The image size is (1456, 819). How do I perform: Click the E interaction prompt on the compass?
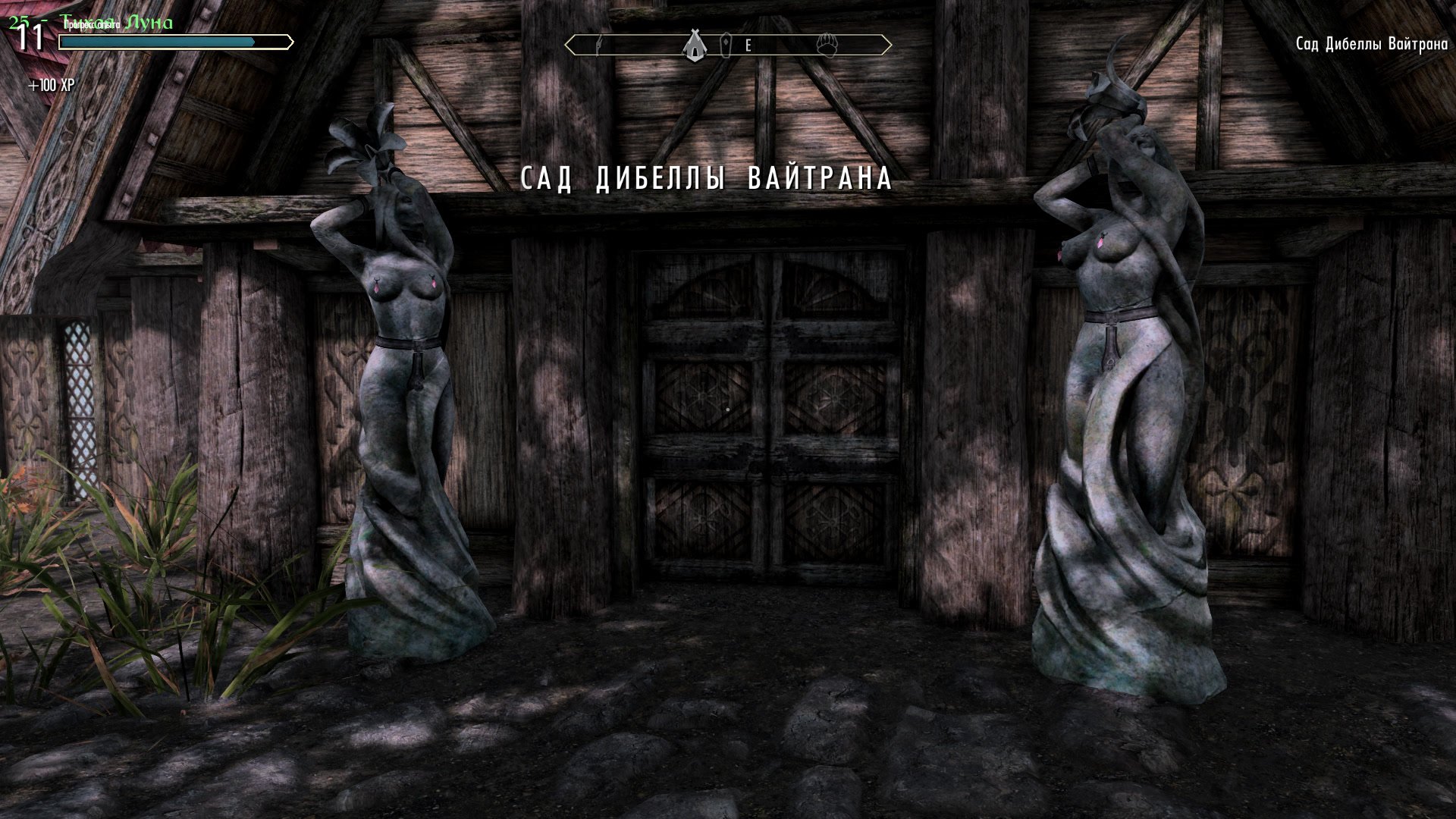(x=747, y=45)
